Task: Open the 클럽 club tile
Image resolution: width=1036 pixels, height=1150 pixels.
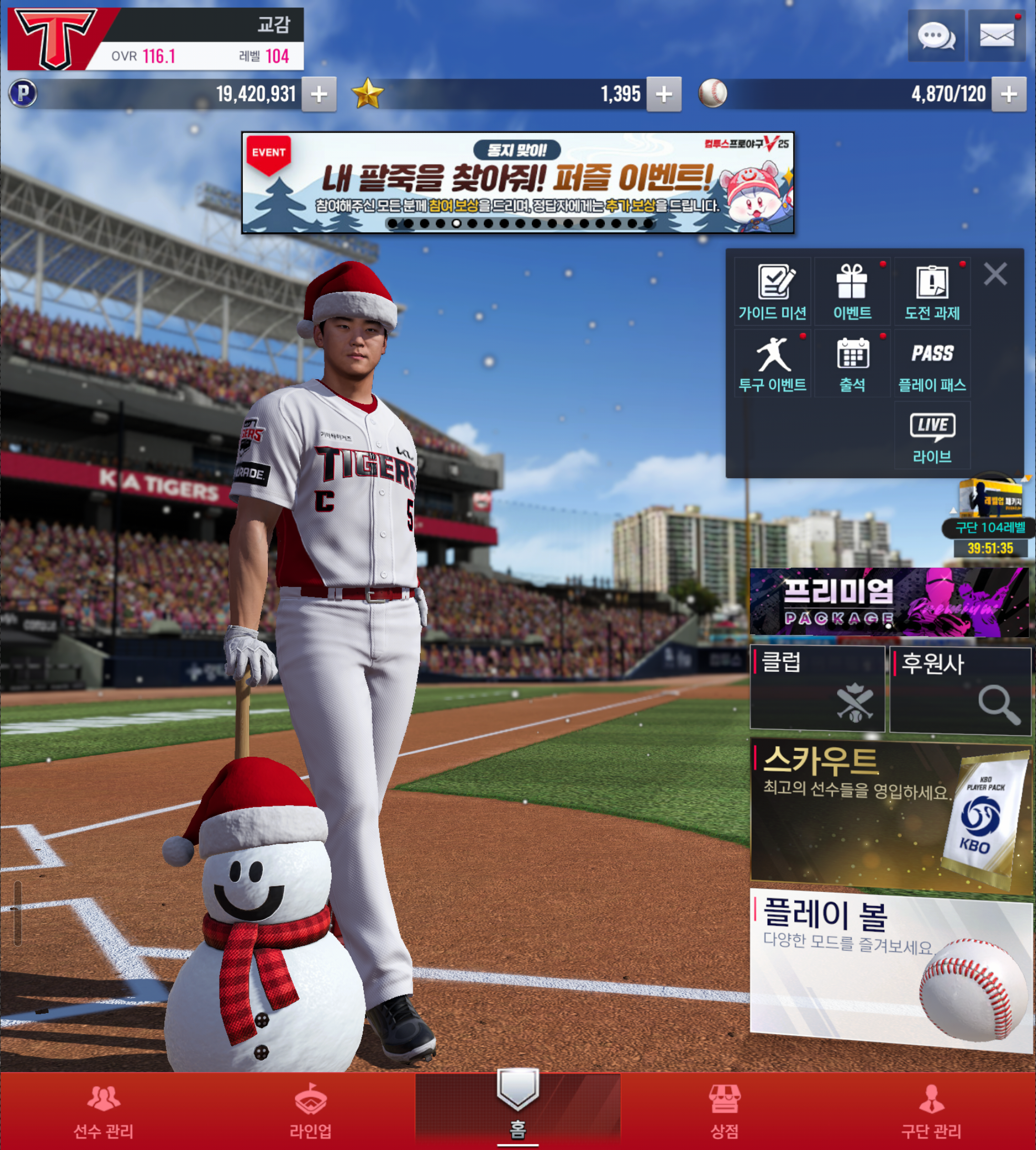Action: click(x=818, y=688)
